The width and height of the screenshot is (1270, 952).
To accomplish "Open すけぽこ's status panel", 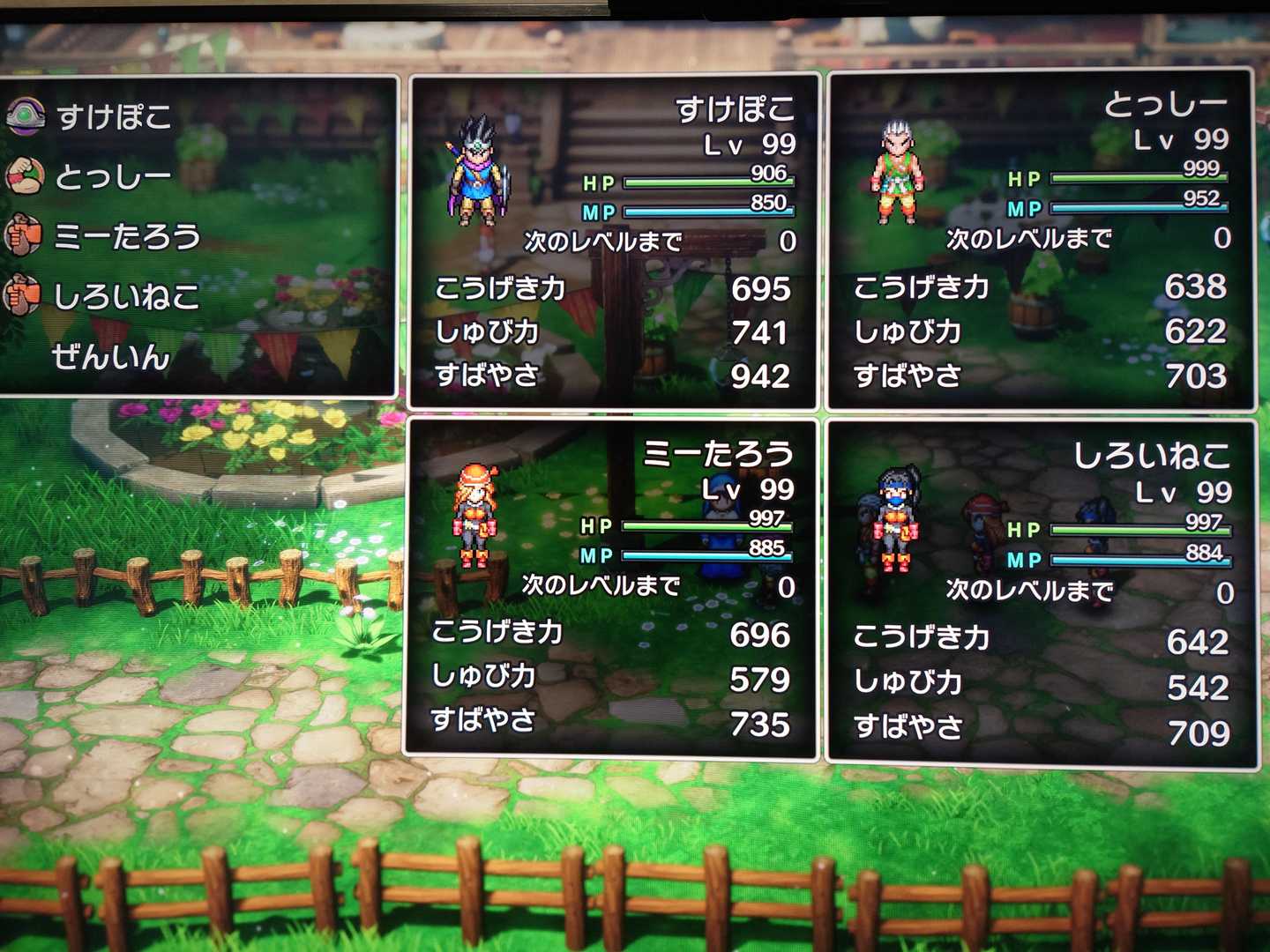I will pyautogui.click(x=615, y=242).
